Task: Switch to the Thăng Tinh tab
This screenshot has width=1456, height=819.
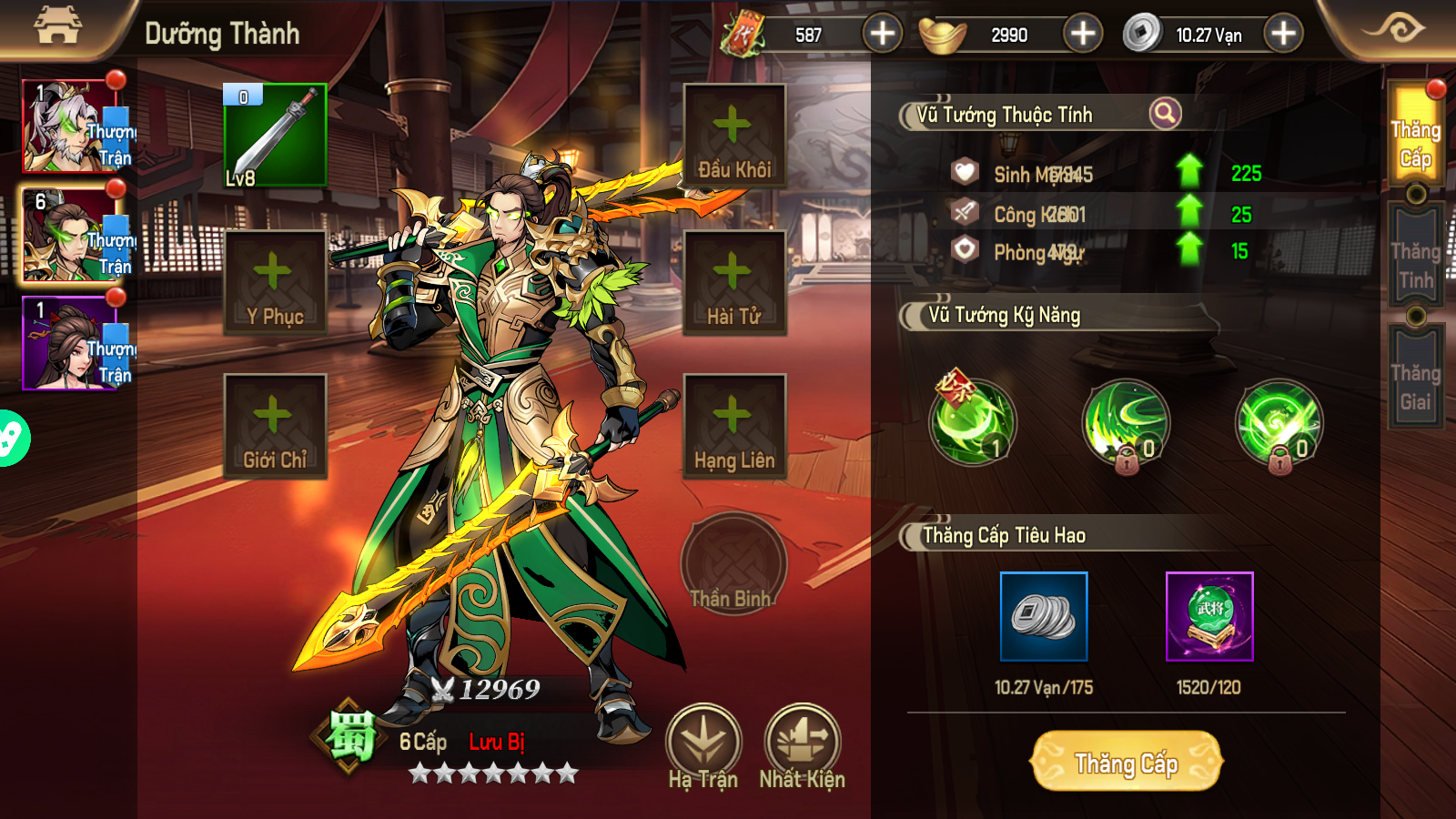Action: pos(1415,264)
